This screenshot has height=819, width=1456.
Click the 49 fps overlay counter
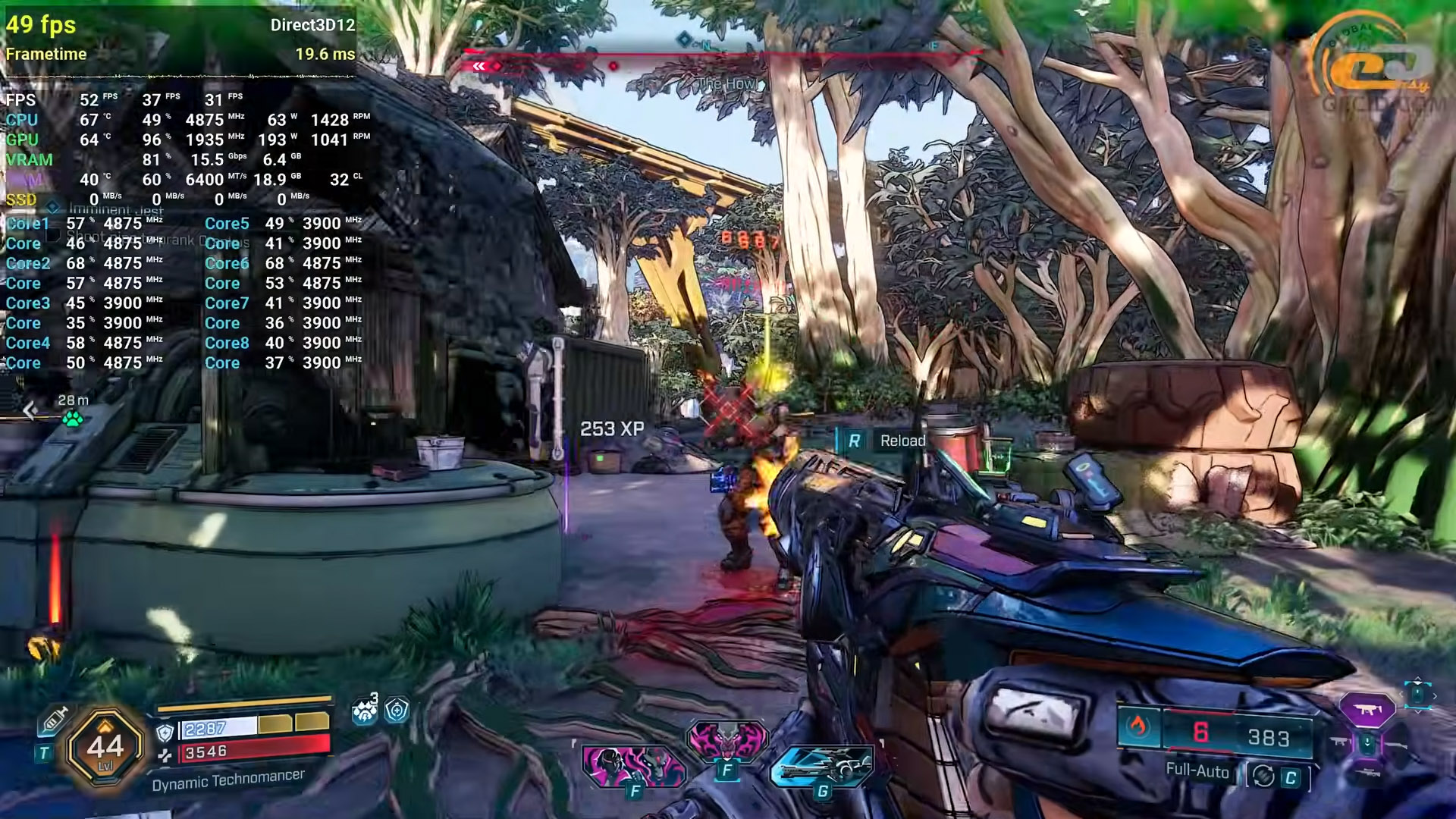point(41,25)
